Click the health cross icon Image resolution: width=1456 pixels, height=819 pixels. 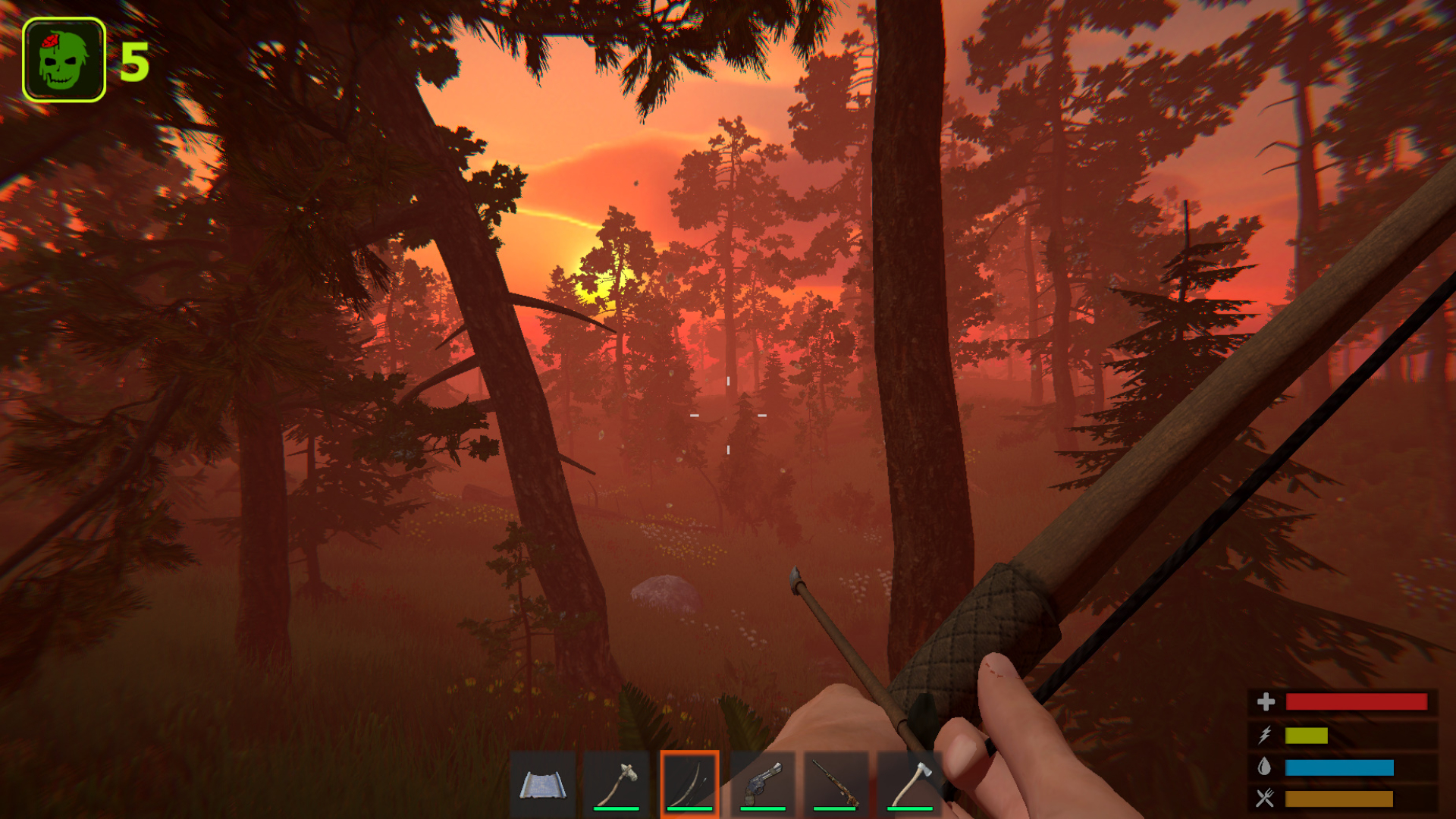click(x=1266, y=701)
